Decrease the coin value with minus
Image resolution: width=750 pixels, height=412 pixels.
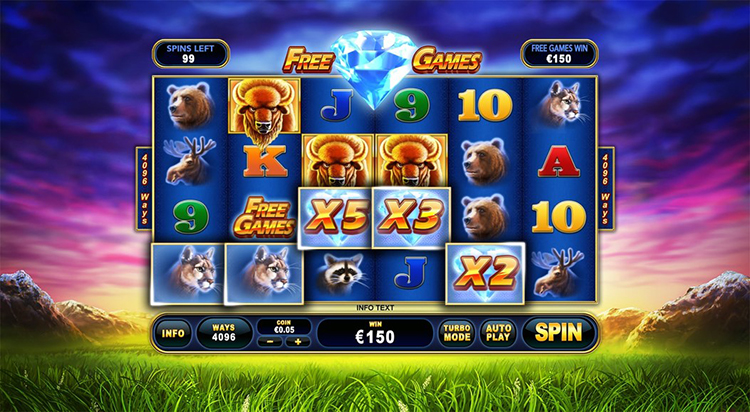point(268,342)
